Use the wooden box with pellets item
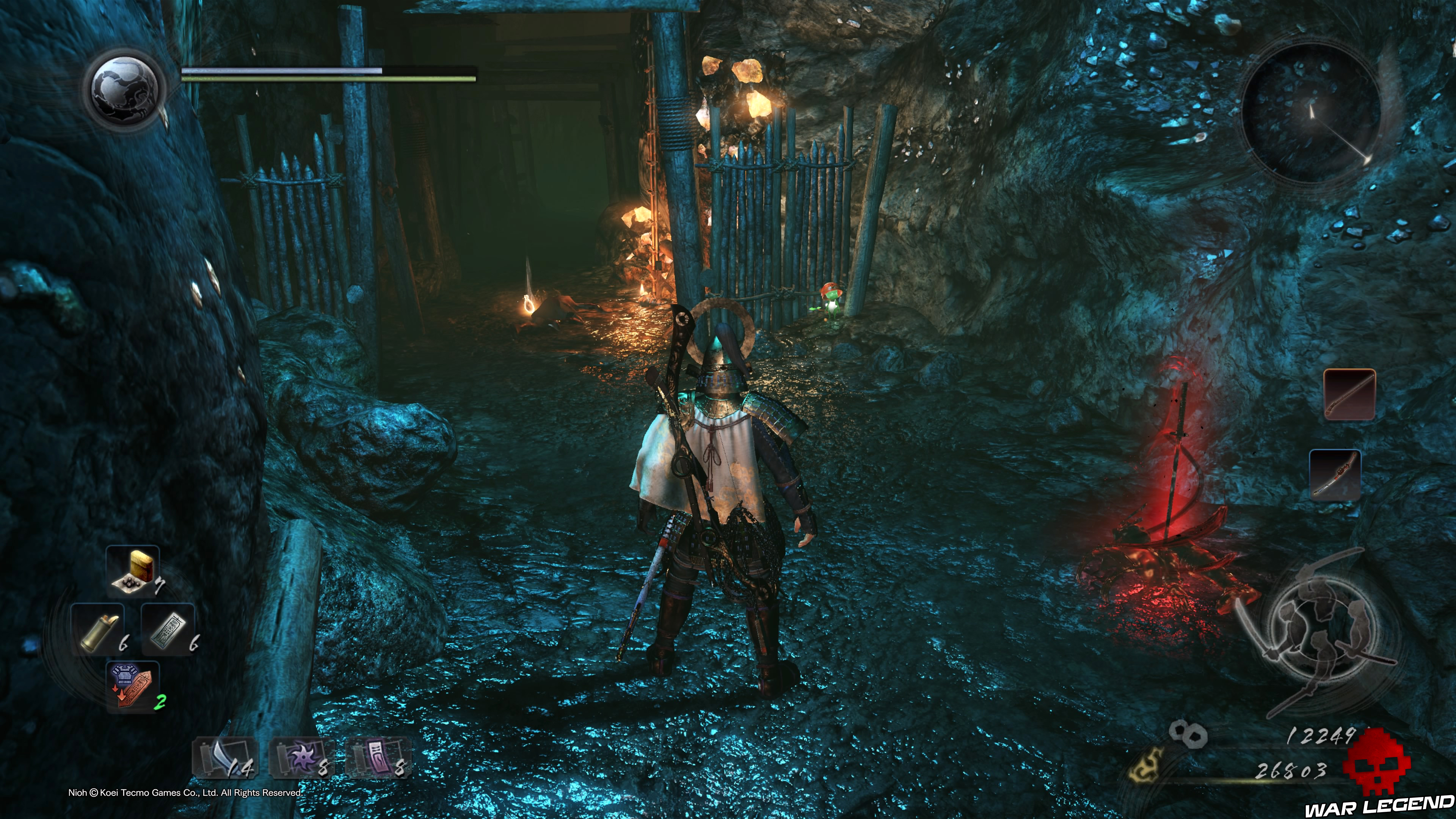 pos(133,571)
